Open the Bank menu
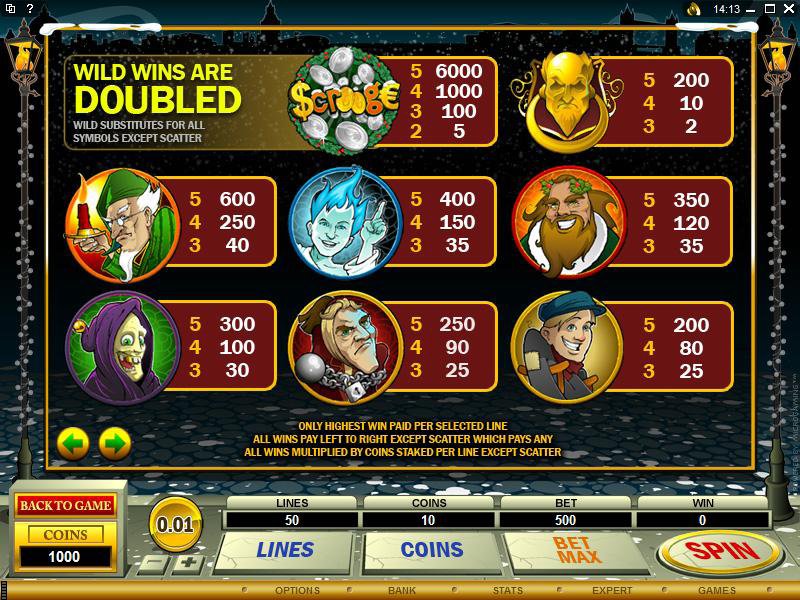800x600 pixels. point(402,591)
